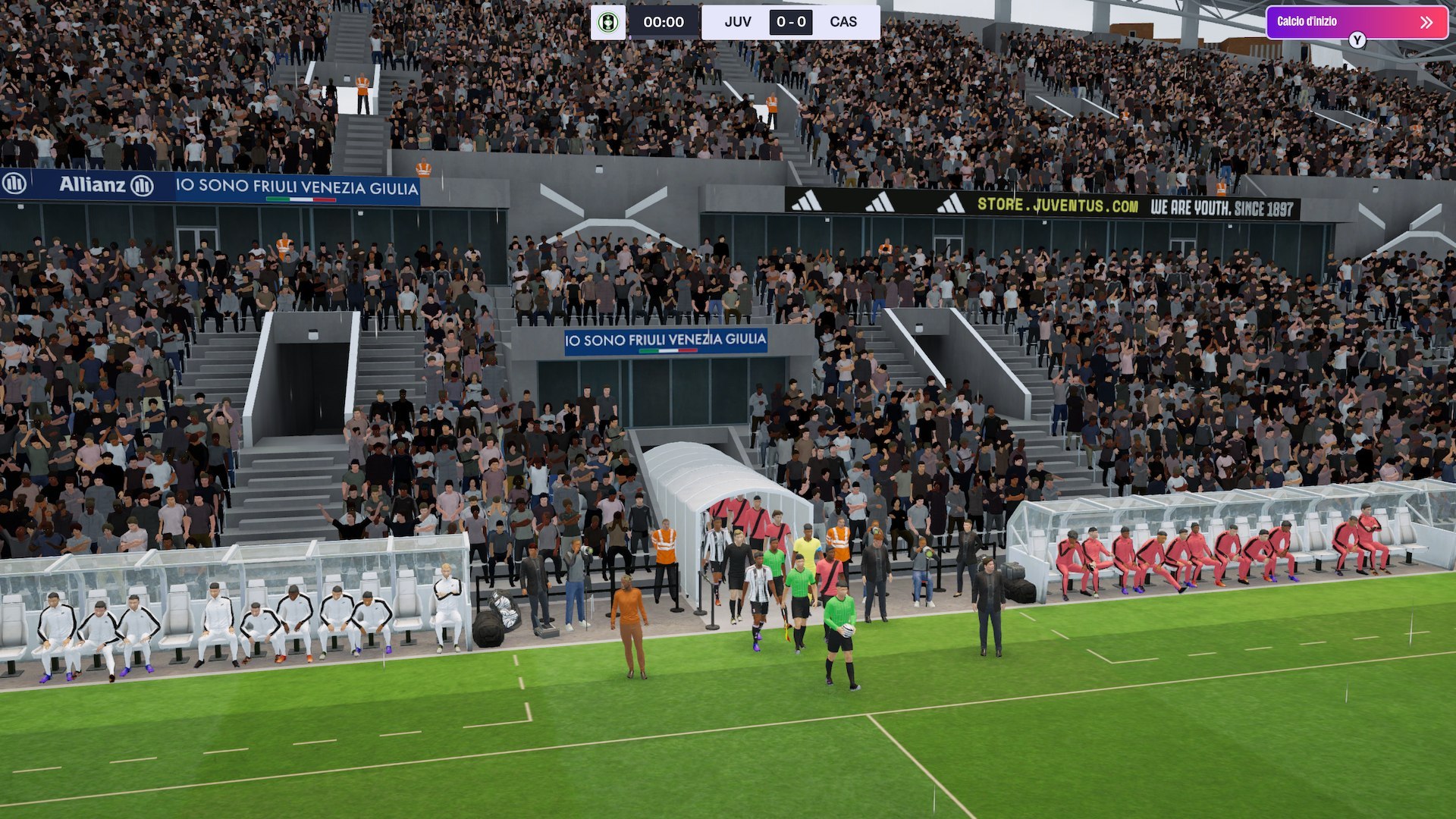Select the JUV 0-0 CAS scoreboard panel

[790, 22]
